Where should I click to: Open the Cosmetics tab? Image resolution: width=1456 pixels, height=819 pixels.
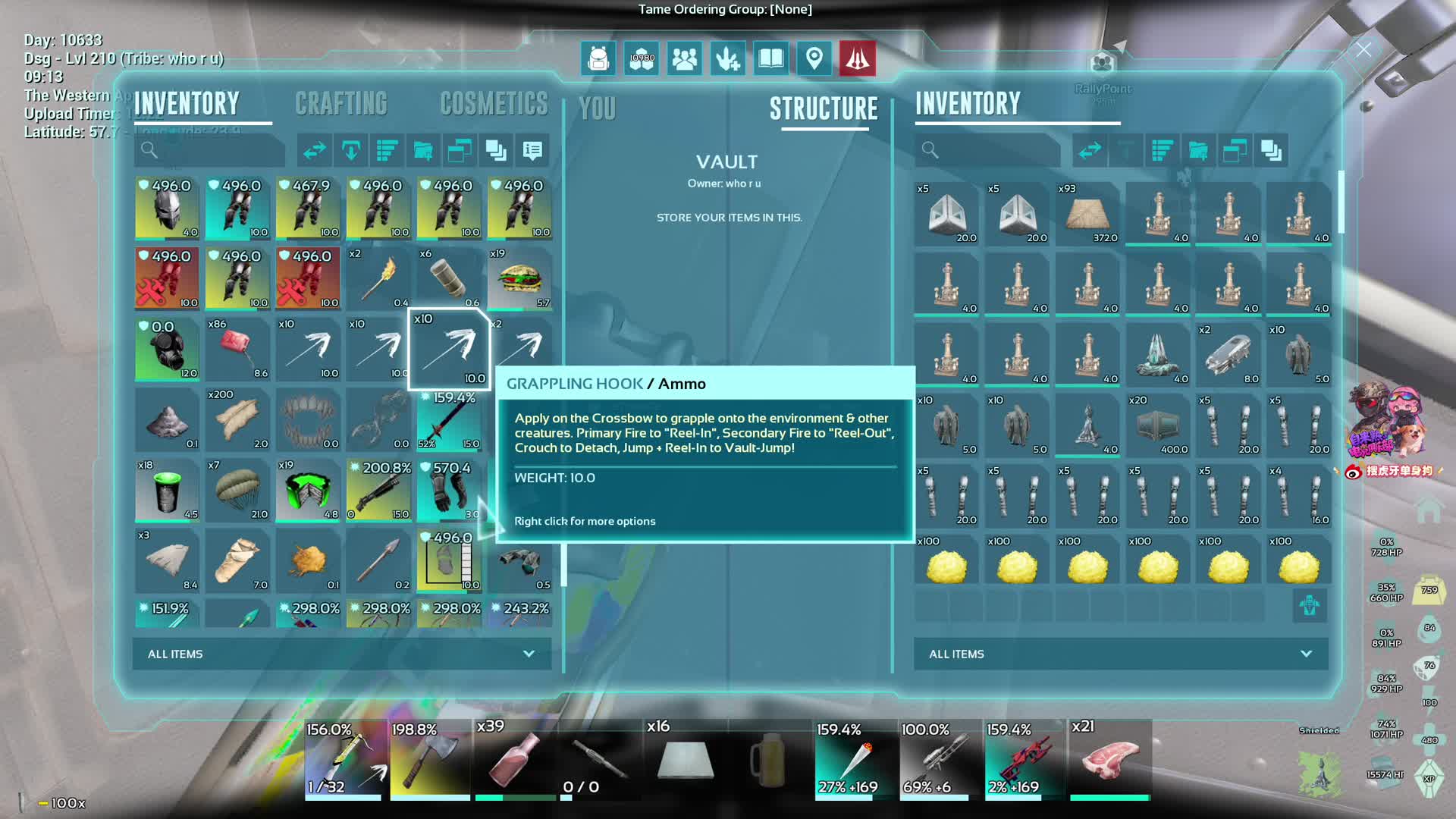tap(494, 104)
